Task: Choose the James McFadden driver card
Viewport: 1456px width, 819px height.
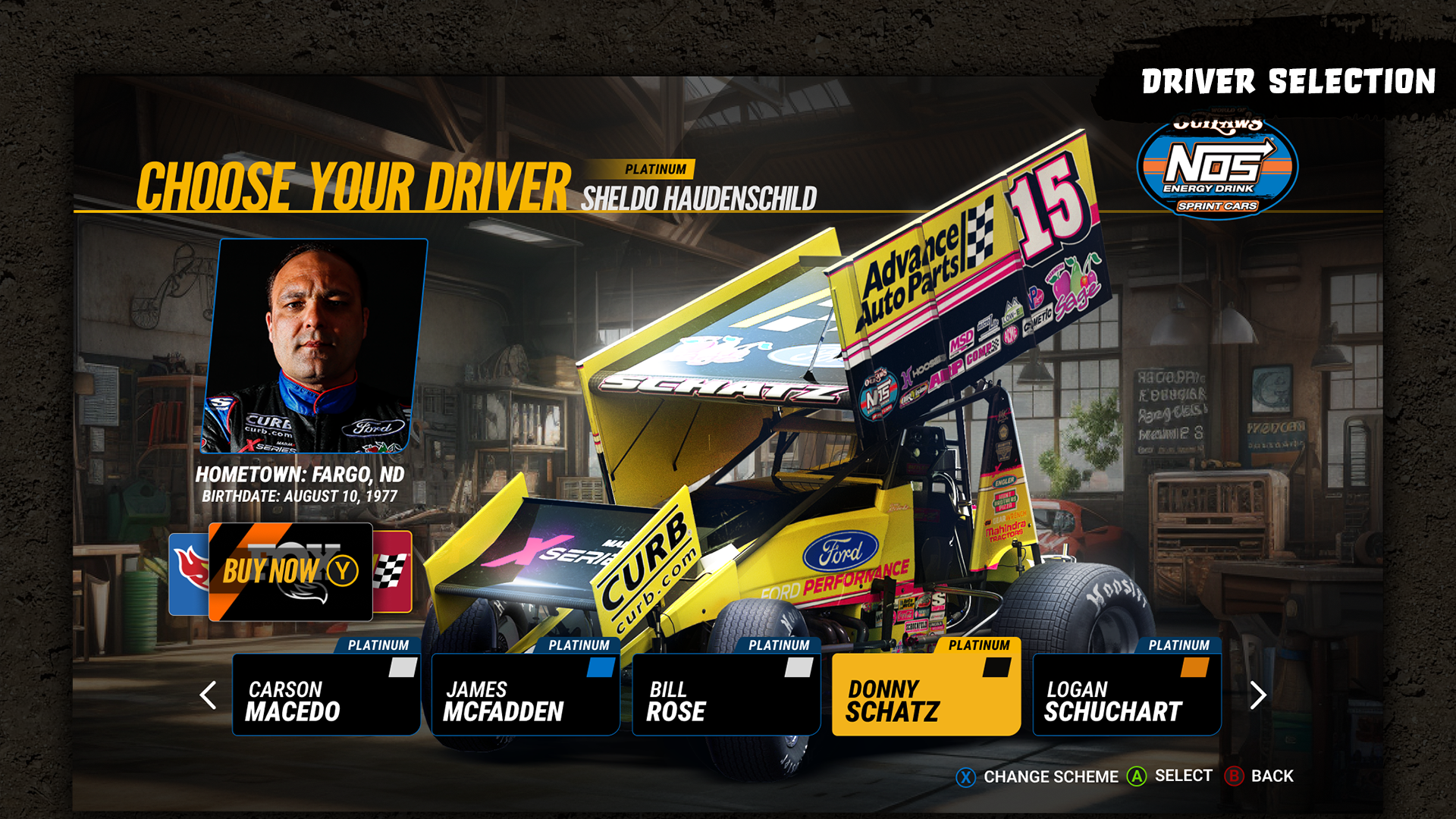Action: (x=526, y=694)
